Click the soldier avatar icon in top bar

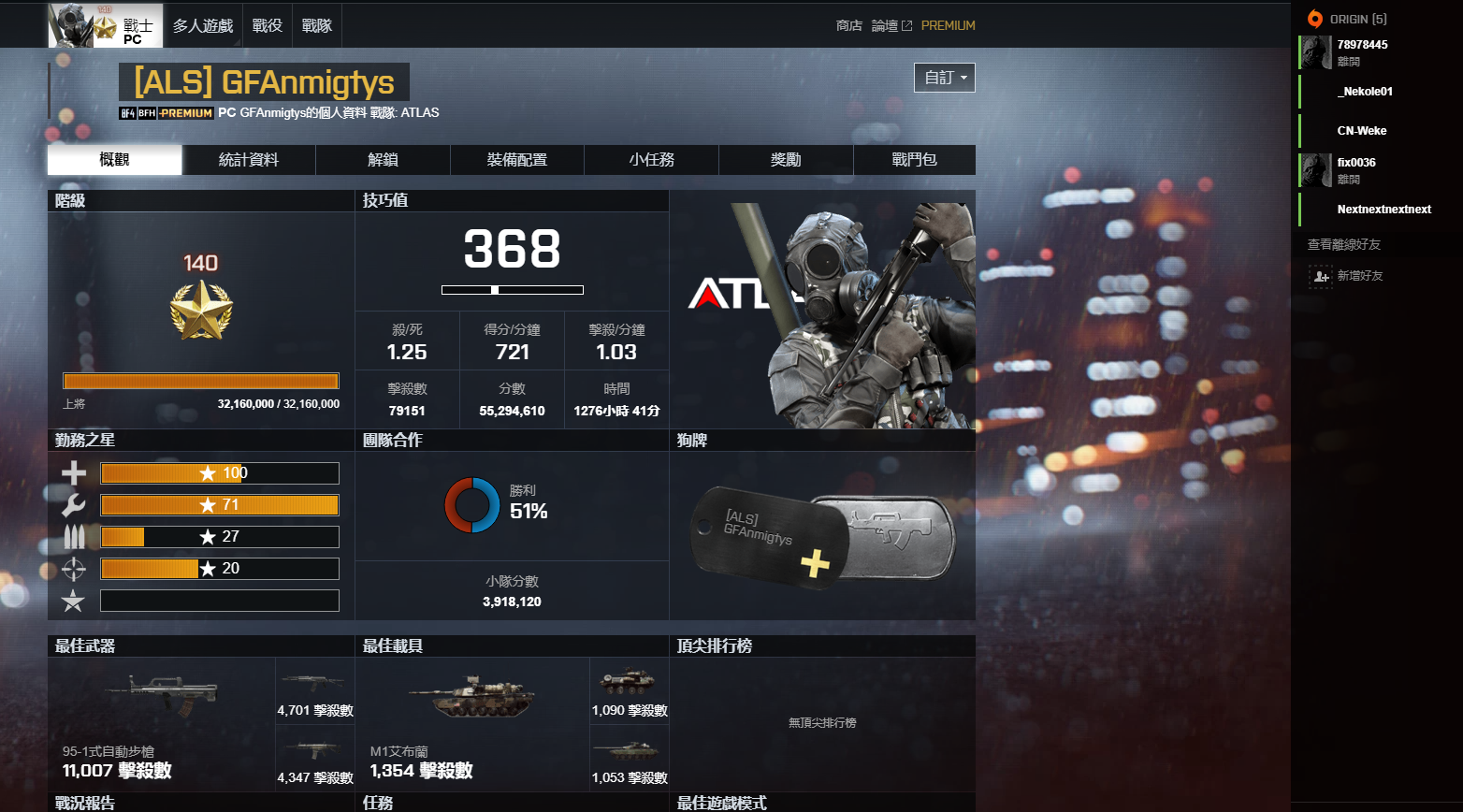tap(71, 24)
